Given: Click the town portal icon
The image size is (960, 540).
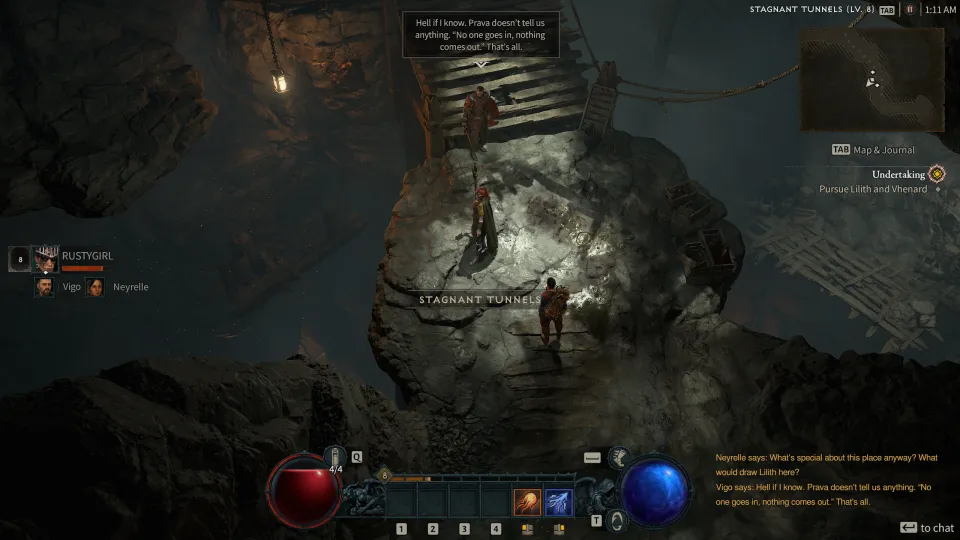Looking at the screenshot, I should click(x=617, y=520).
